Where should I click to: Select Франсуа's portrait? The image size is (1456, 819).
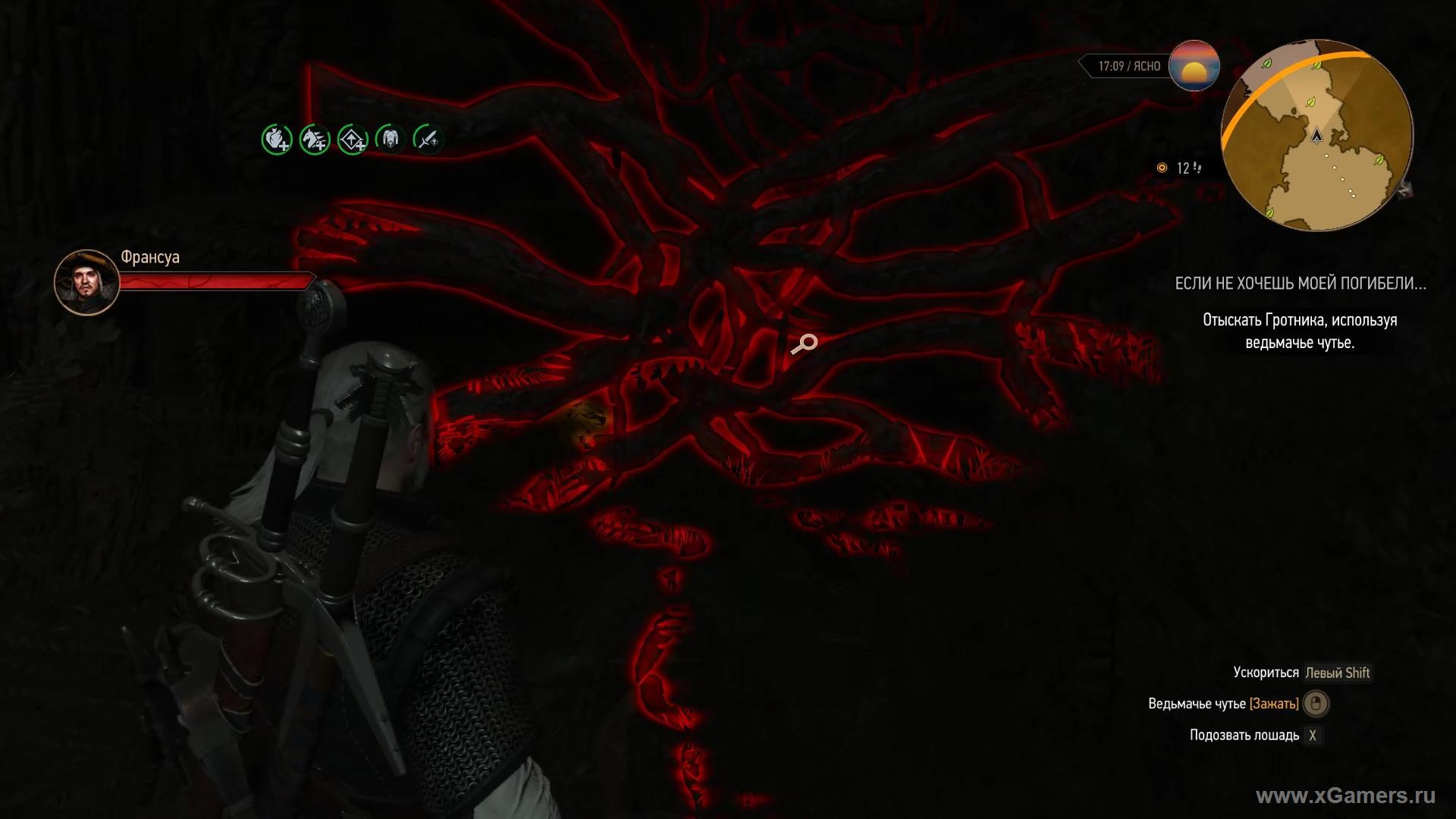click(86, 282)
